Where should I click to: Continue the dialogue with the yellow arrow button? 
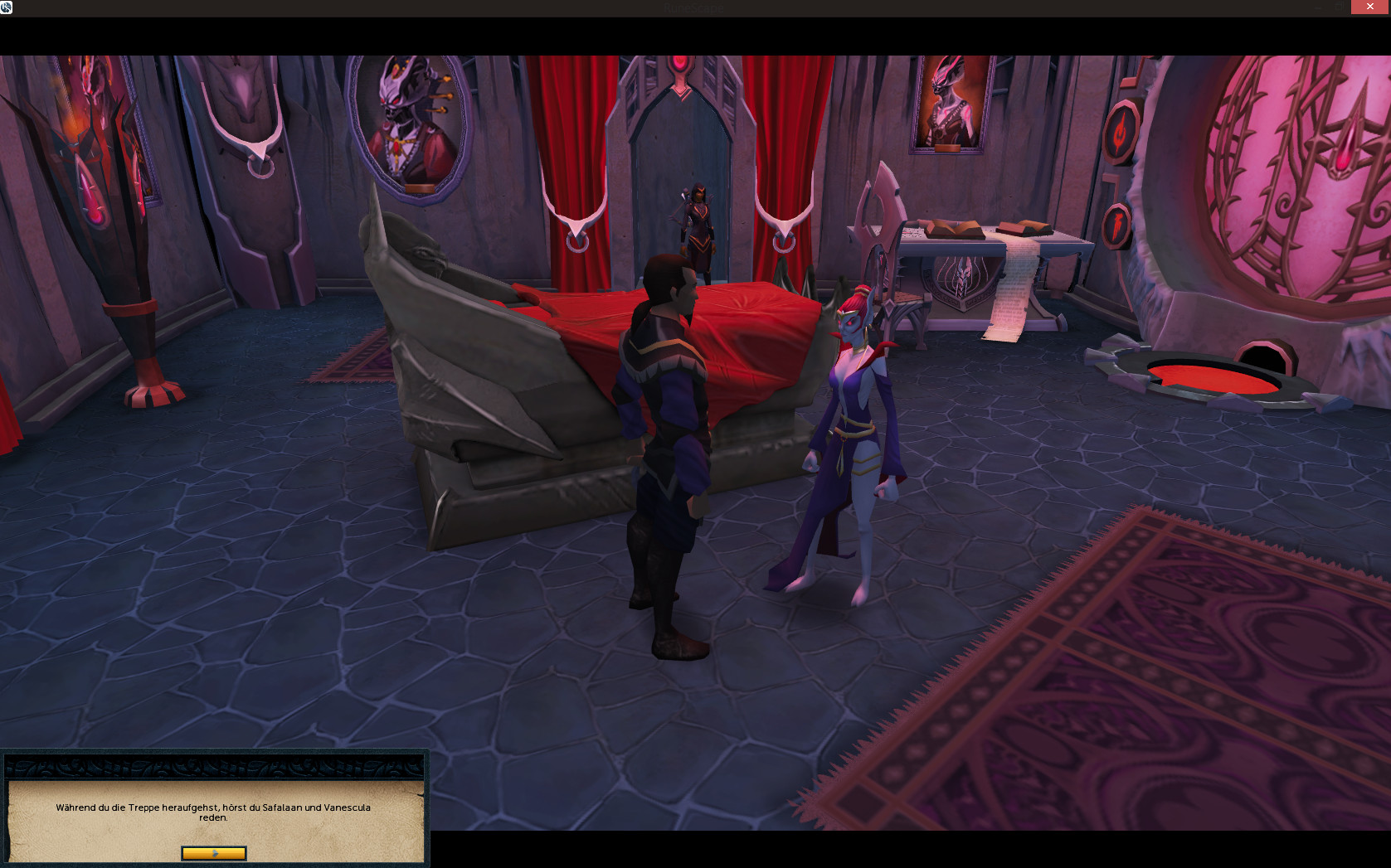tap(214, 853)
